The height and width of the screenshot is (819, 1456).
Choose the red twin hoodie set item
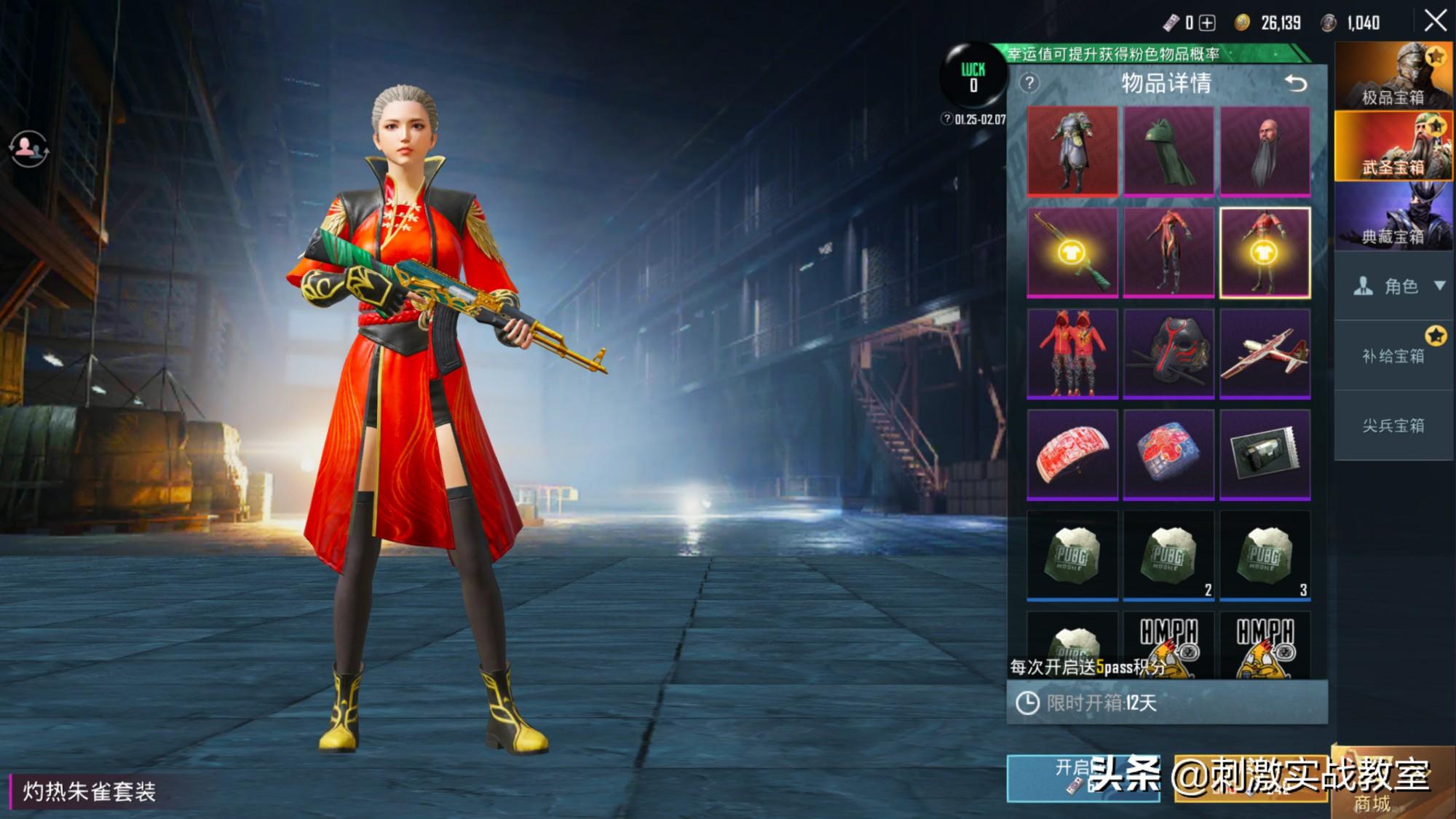point(1072,354)
